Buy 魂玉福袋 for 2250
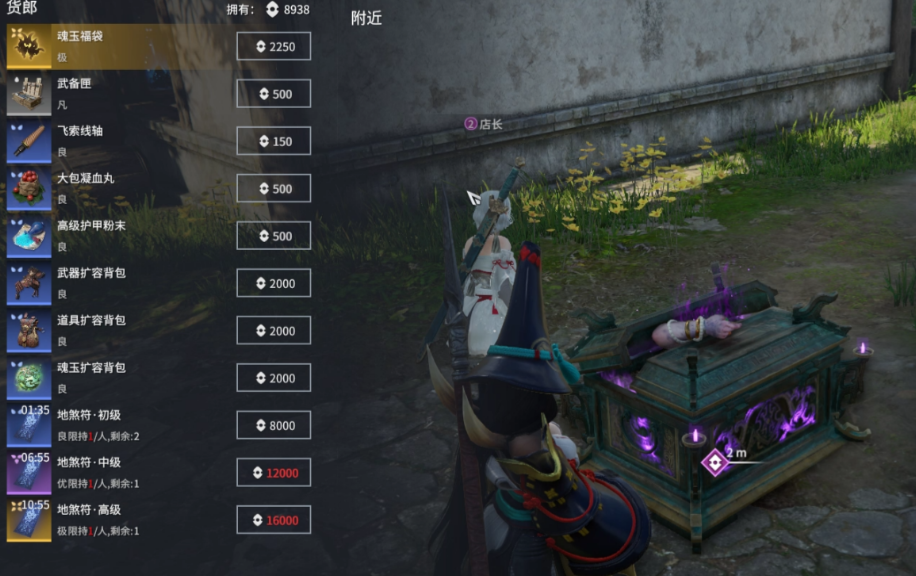Image resolution: width=916 pixels, height=576 pixels. pos(273,46)
